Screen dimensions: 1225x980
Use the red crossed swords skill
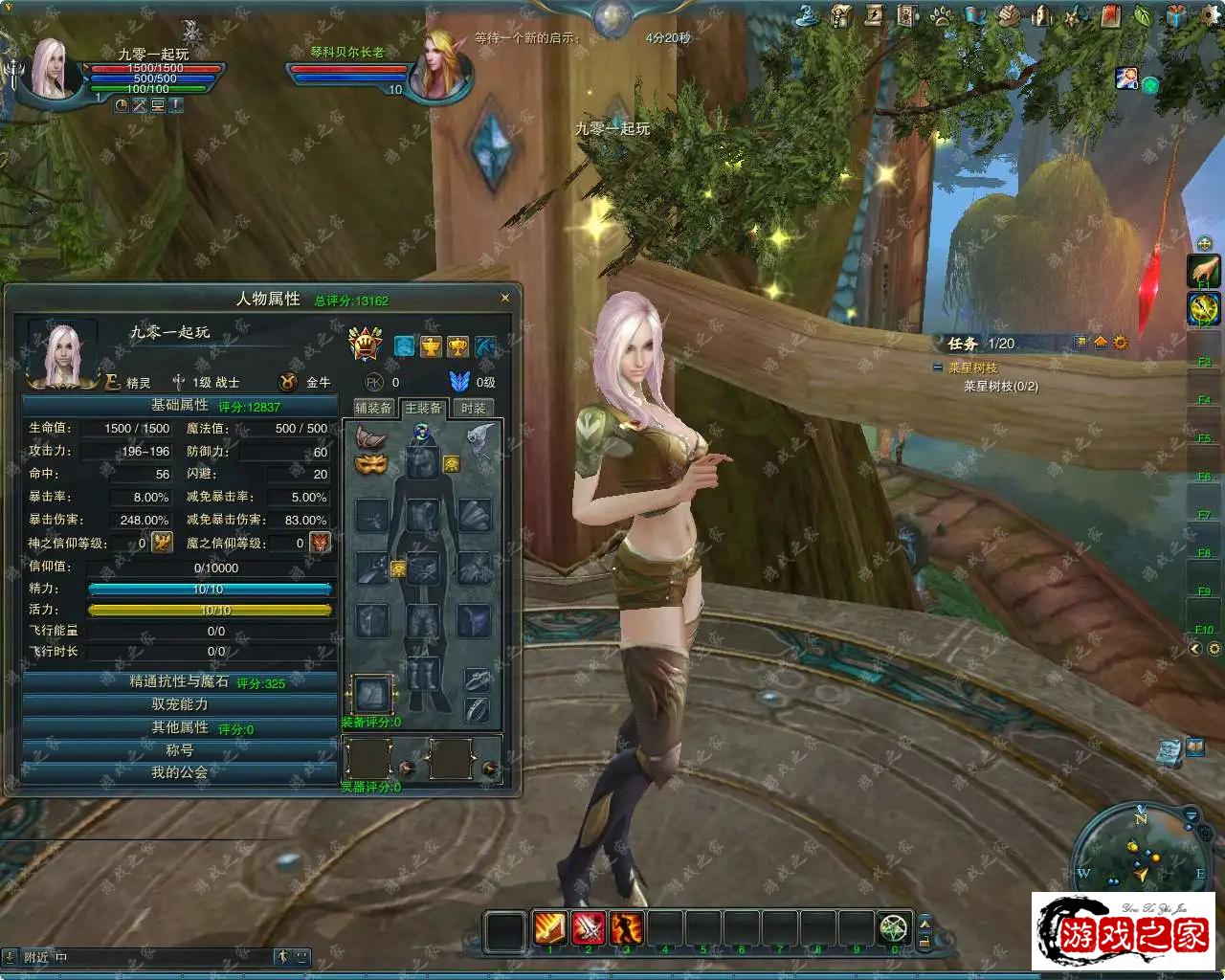(588, 927)
